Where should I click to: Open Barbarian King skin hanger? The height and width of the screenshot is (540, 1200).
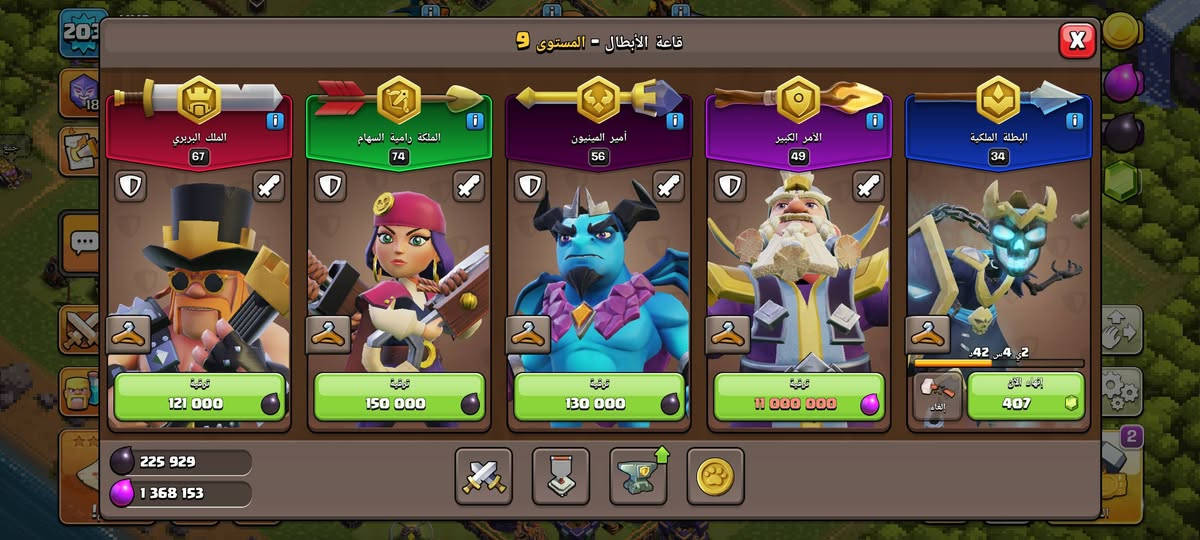(x=128, y=335)
